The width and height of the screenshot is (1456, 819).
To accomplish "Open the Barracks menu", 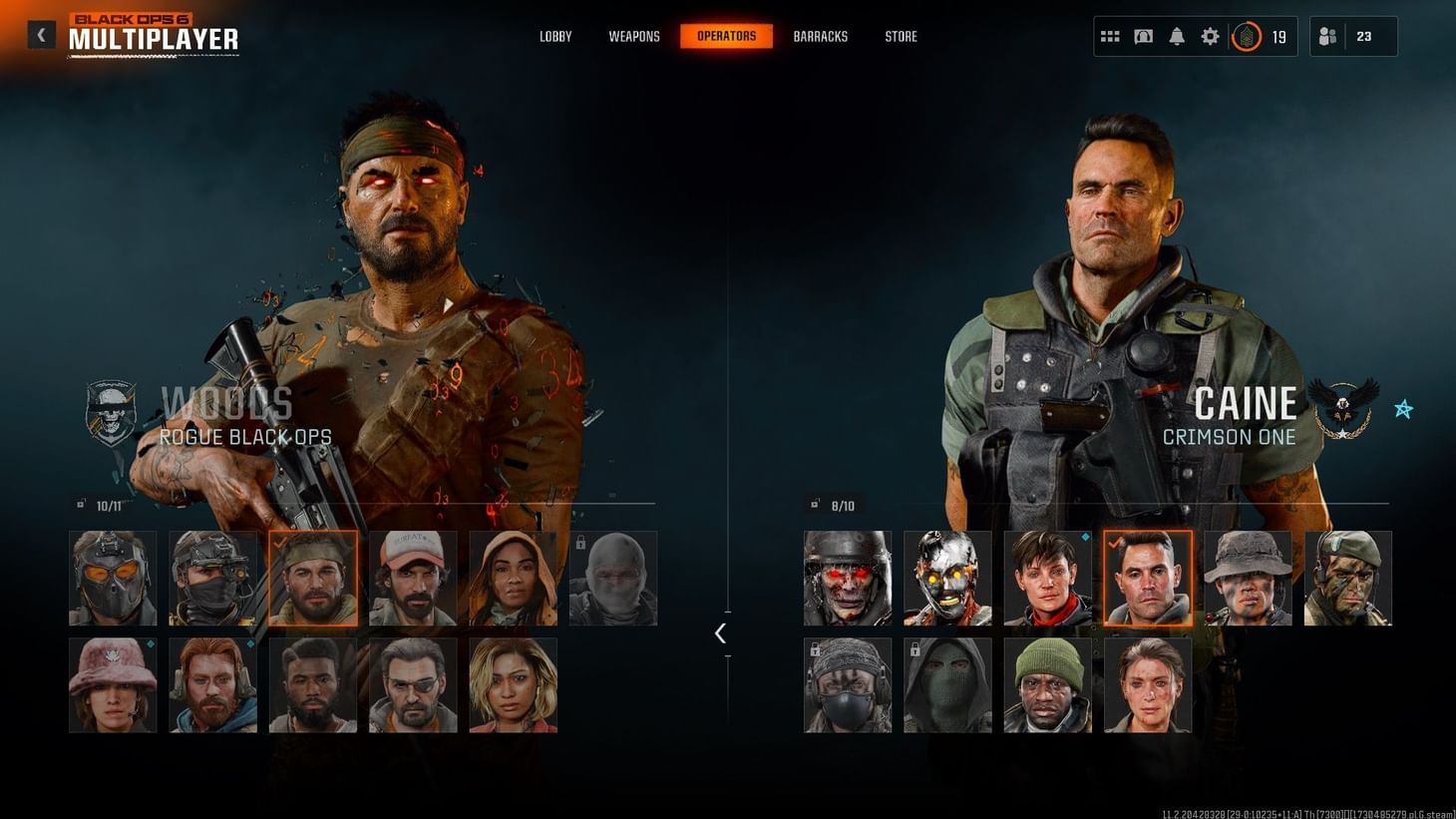I will pyautogui.click(x=820, y=36).
